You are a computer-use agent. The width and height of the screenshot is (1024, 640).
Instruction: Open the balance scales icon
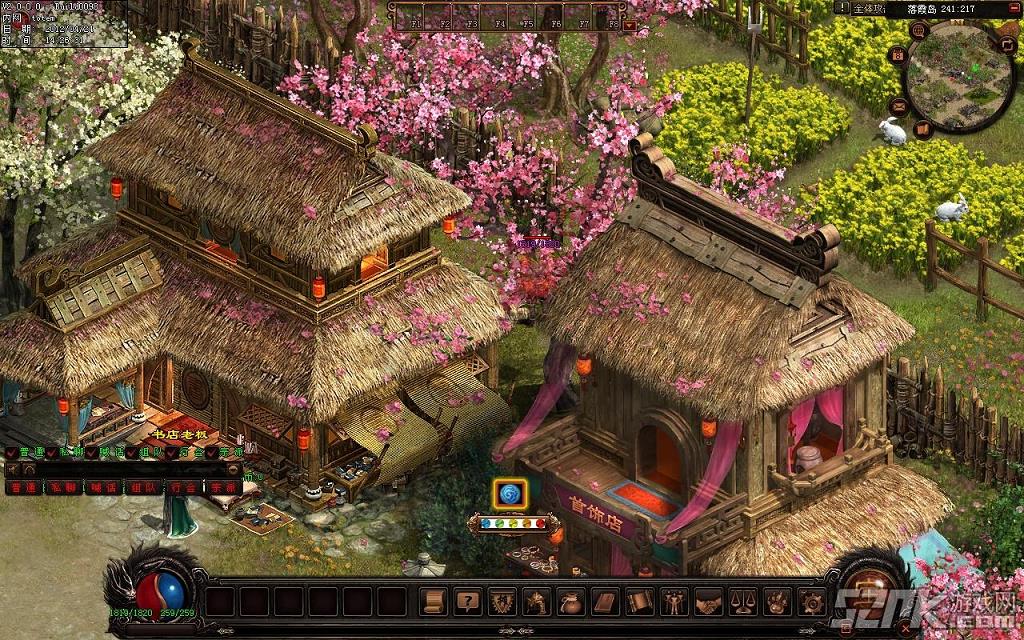point(742,601)
